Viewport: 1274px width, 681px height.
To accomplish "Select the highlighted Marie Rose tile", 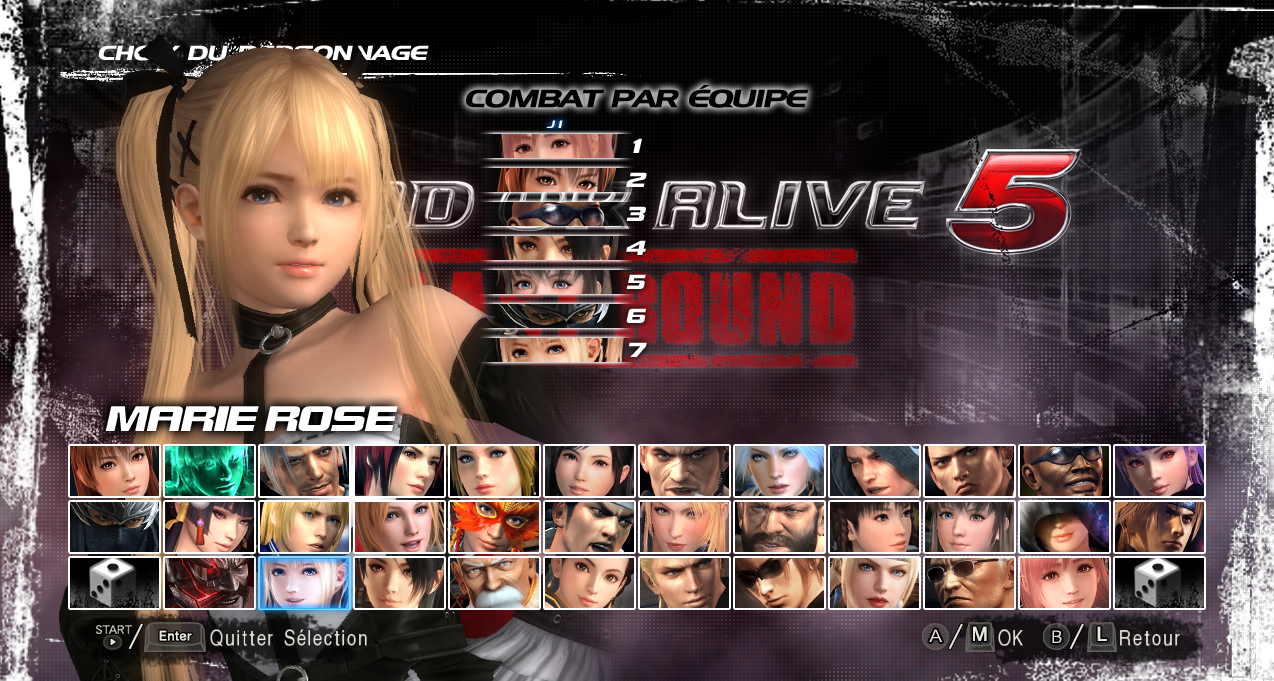I will point(304,583).
